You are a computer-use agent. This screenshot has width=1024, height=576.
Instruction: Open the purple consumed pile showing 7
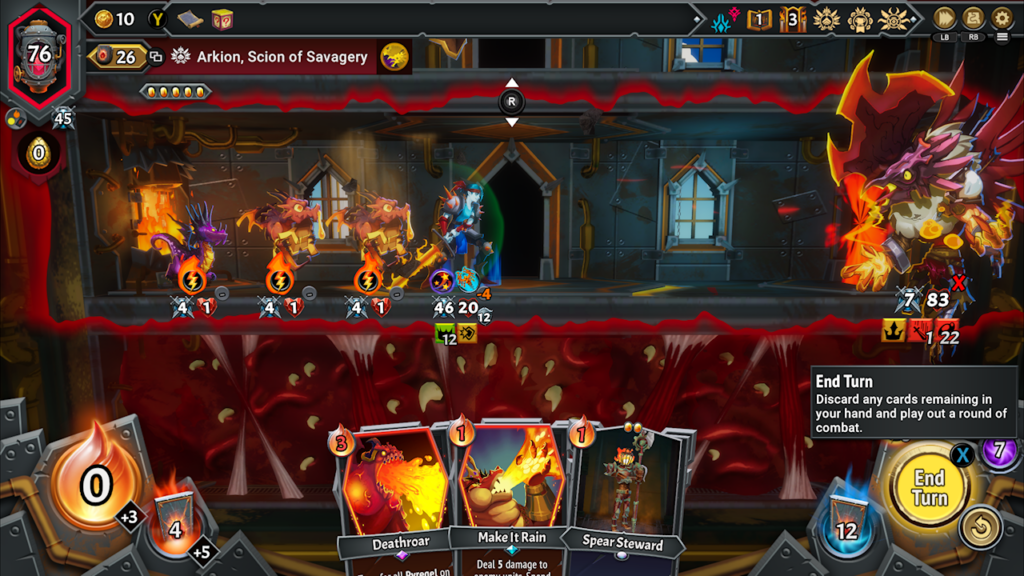(999, 450)
